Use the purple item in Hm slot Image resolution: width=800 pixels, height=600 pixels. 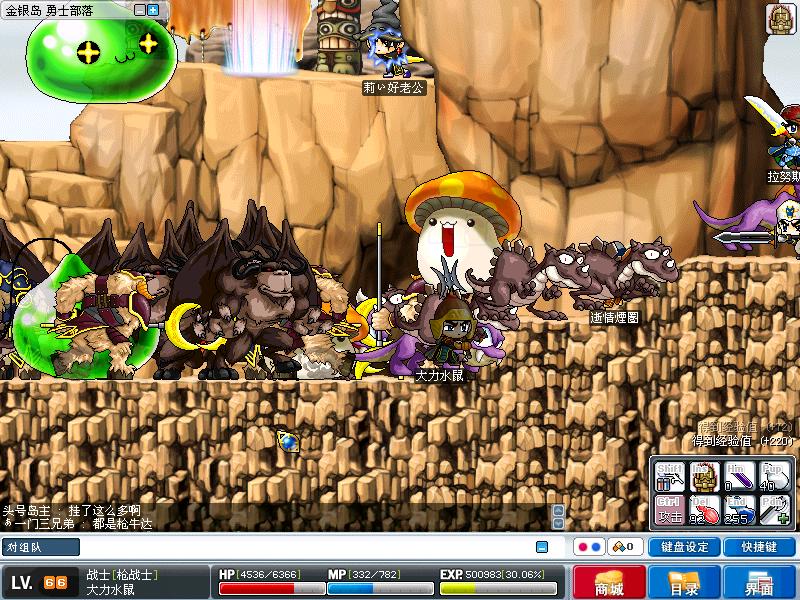738,476
